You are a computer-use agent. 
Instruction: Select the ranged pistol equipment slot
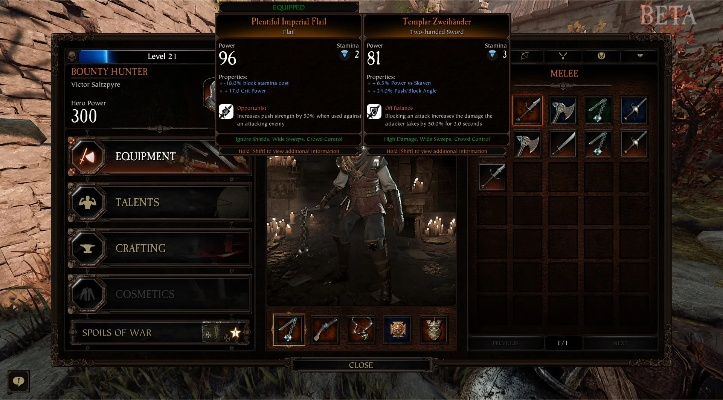click(325, 329)
